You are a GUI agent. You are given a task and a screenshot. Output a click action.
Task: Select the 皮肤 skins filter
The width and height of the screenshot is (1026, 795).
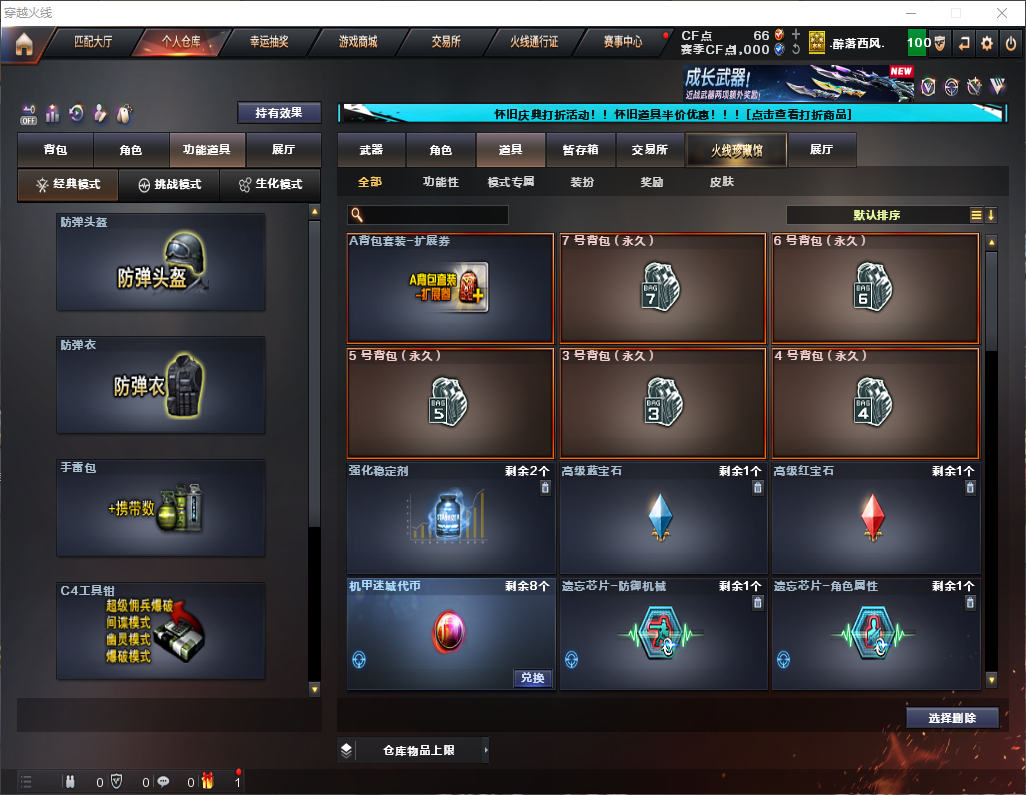pos(721,183)
